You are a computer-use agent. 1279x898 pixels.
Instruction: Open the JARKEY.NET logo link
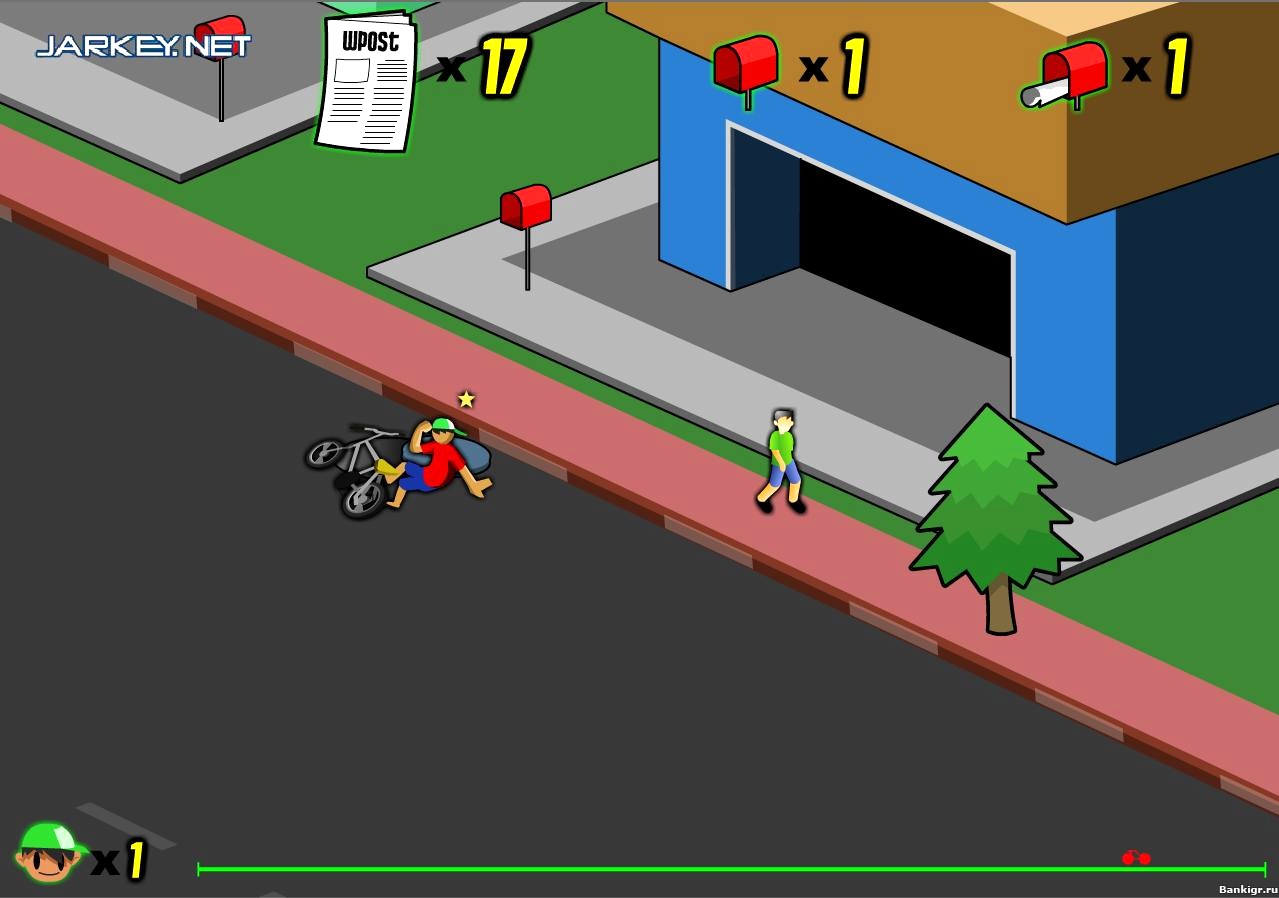click(x=143, y=46)
